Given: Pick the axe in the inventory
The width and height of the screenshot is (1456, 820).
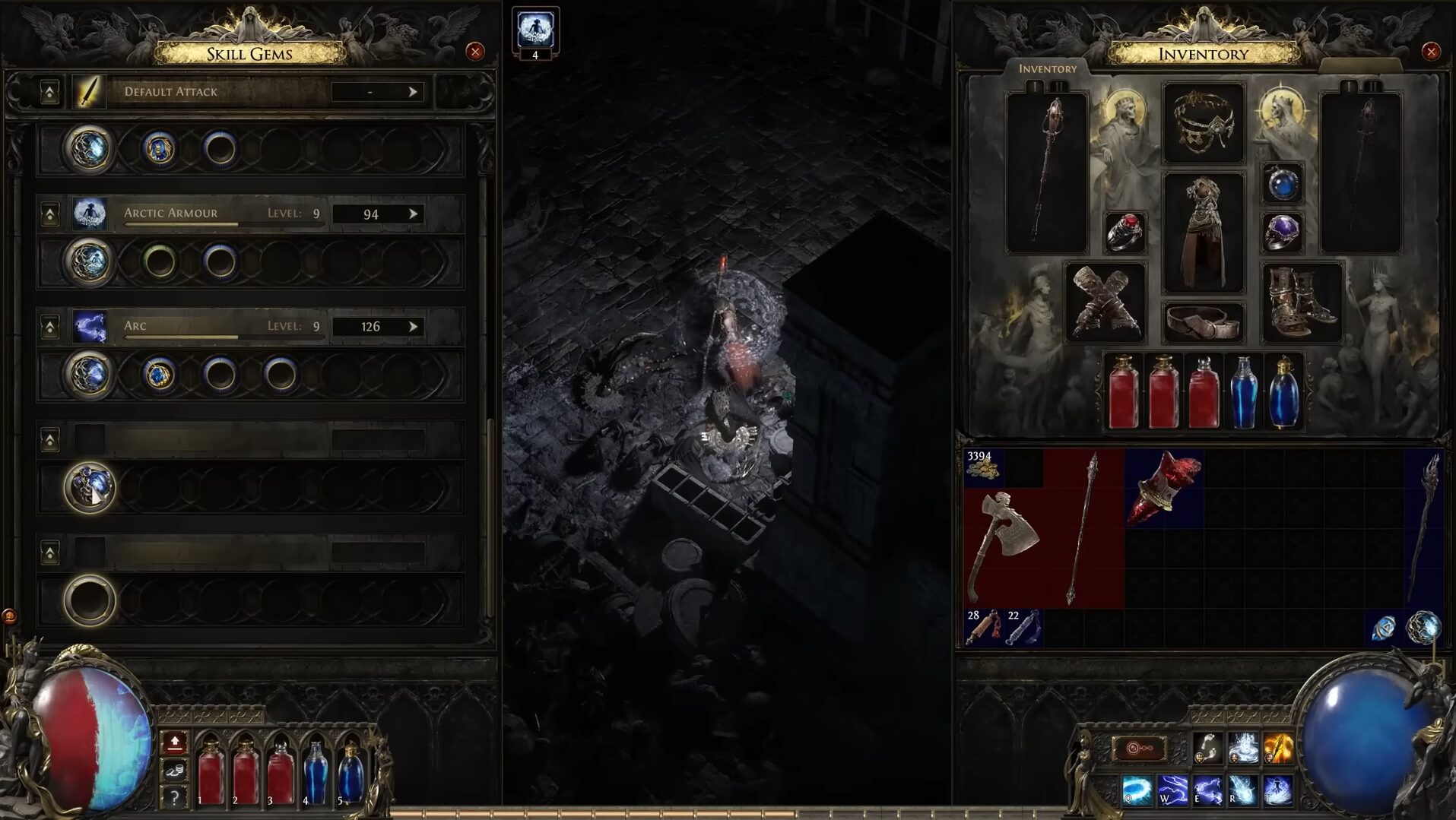Looking at the screenshot, I should click(1004, 543).
